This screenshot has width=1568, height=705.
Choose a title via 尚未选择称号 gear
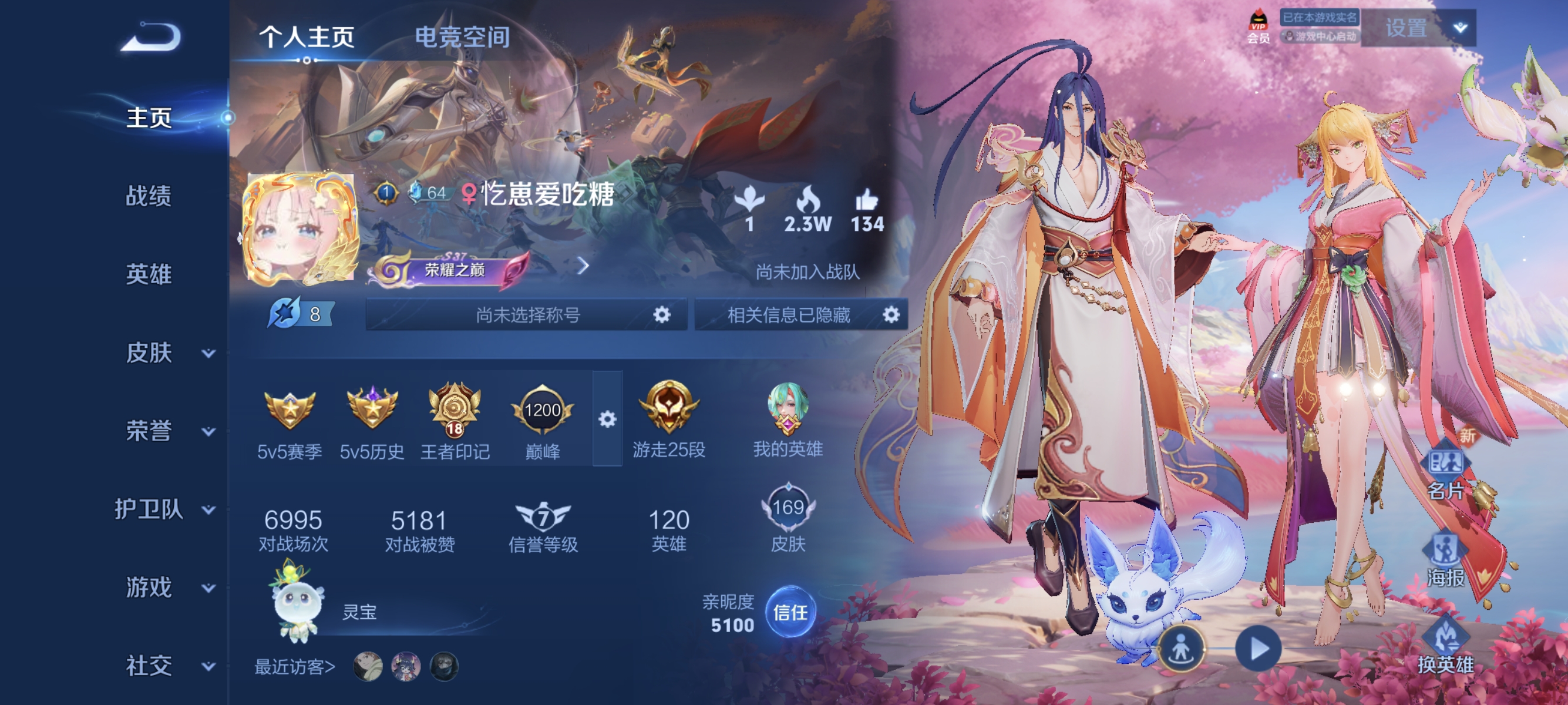pos(661,315)
